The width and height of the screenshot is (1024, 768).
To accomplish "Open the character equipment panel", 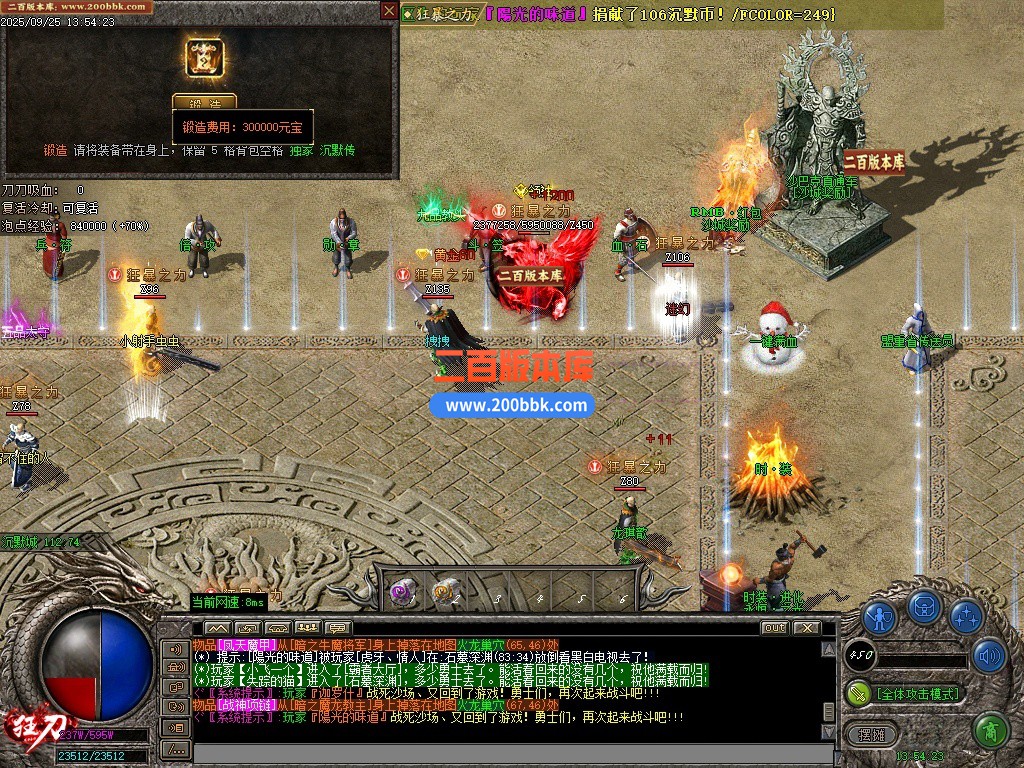I will pos(879,615).
